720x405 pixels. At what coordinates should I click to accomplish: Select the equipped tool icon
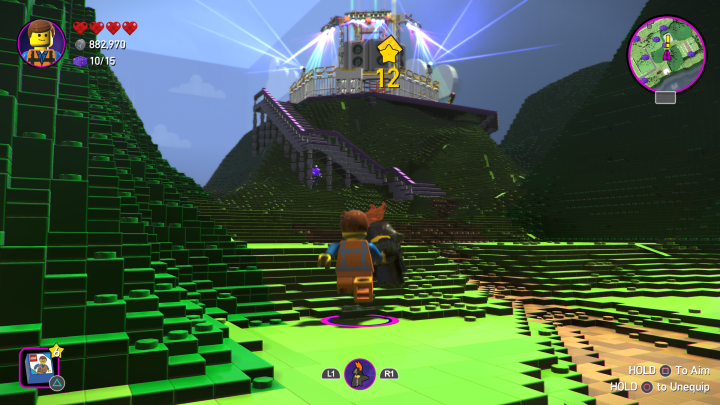360,374
